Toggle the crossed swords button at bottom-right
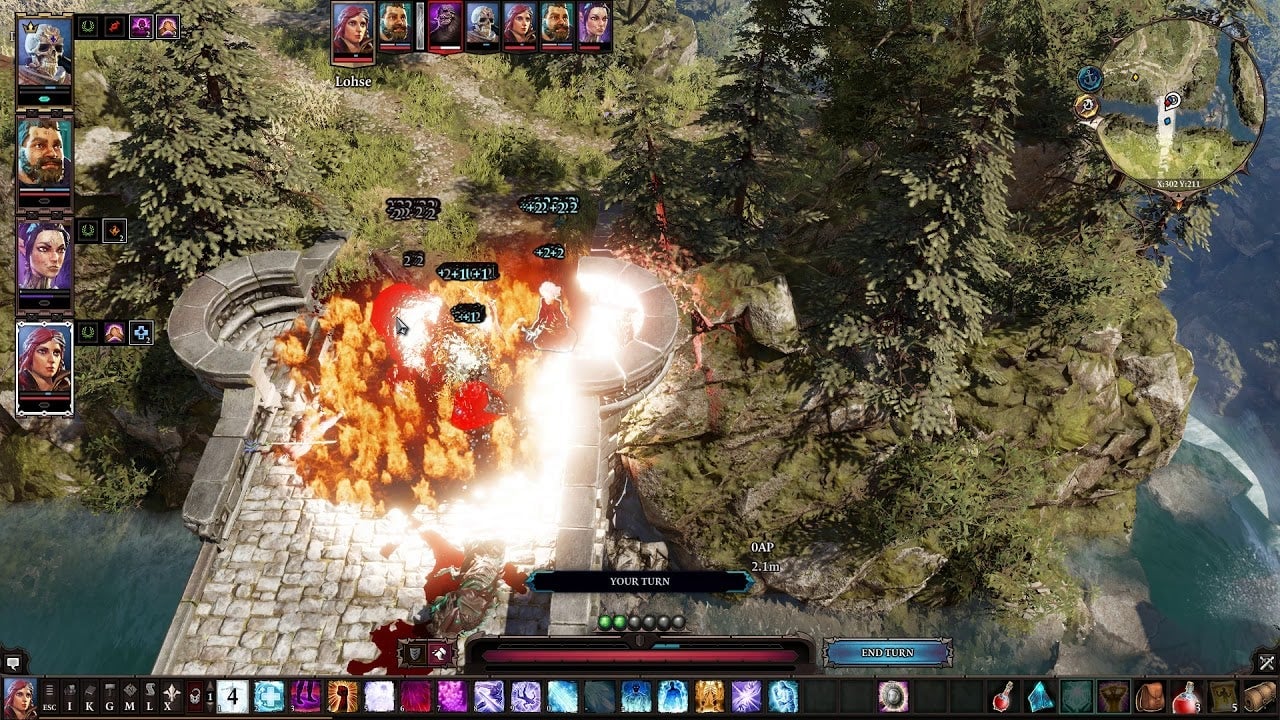This screenshot has height=720, width=1280. [x=1267, y=662]
